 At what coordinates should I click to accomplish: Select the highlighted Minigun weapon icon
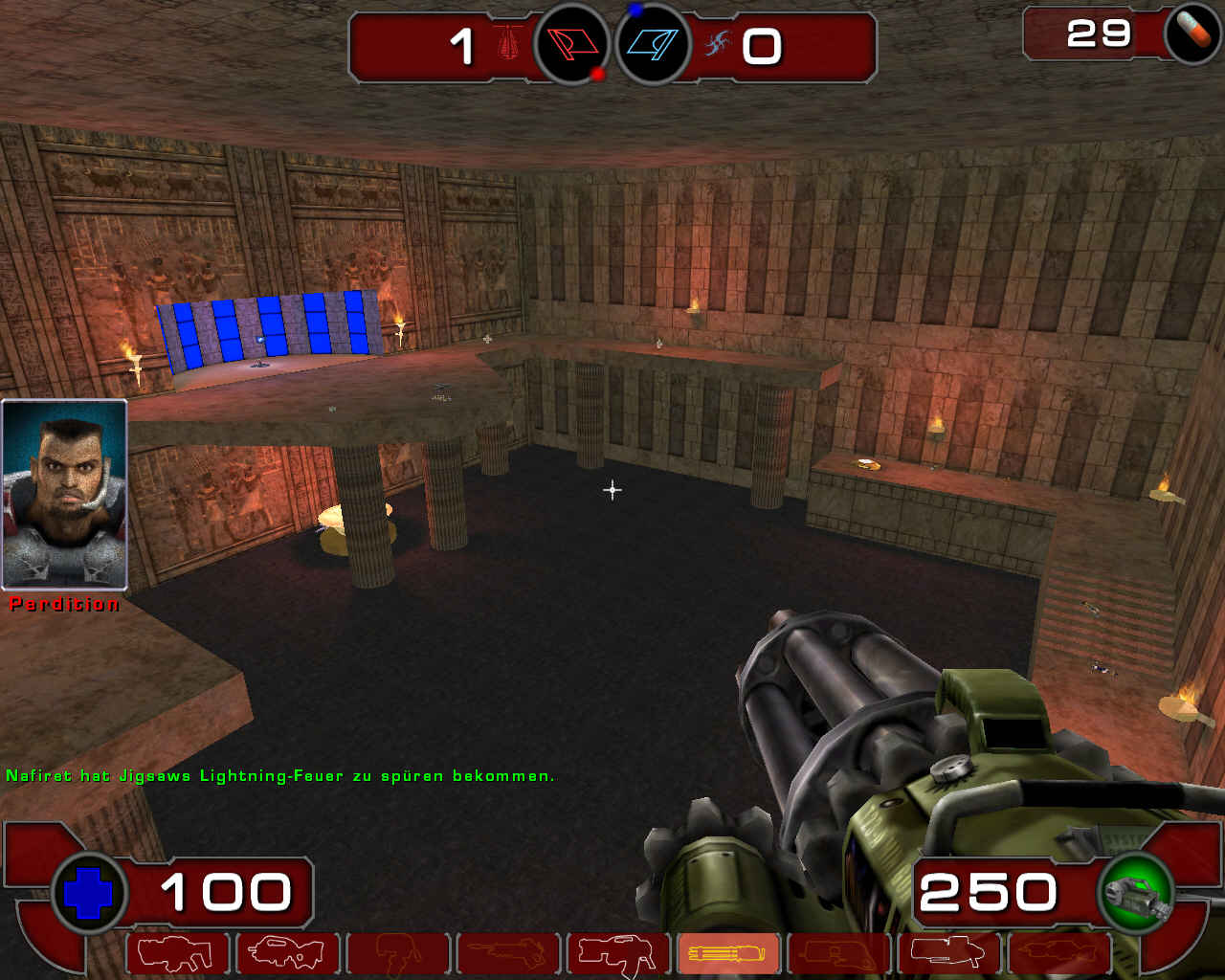pyautogui.click(x=725, y=952)
